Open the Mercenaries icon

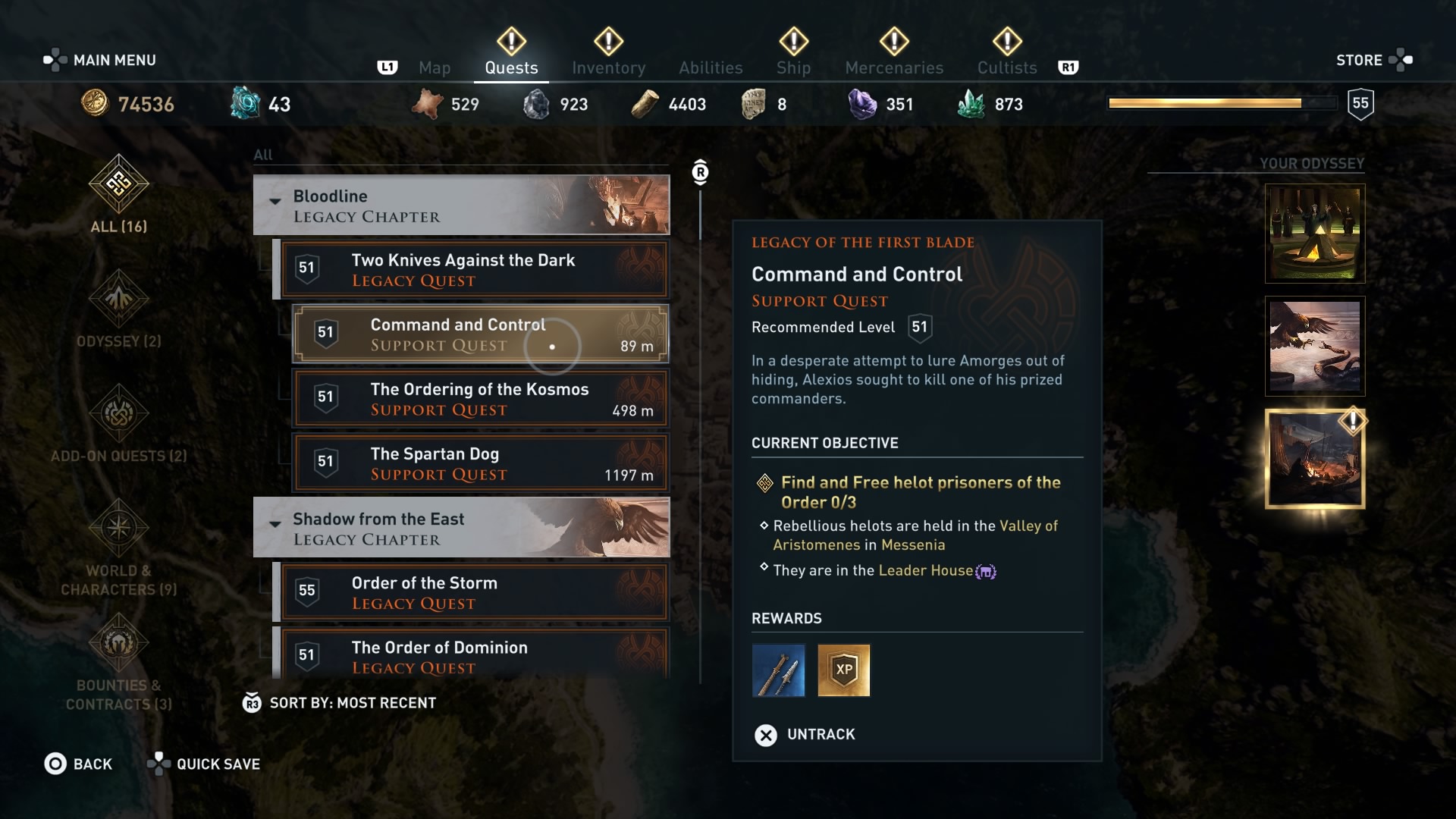[894, 42]
